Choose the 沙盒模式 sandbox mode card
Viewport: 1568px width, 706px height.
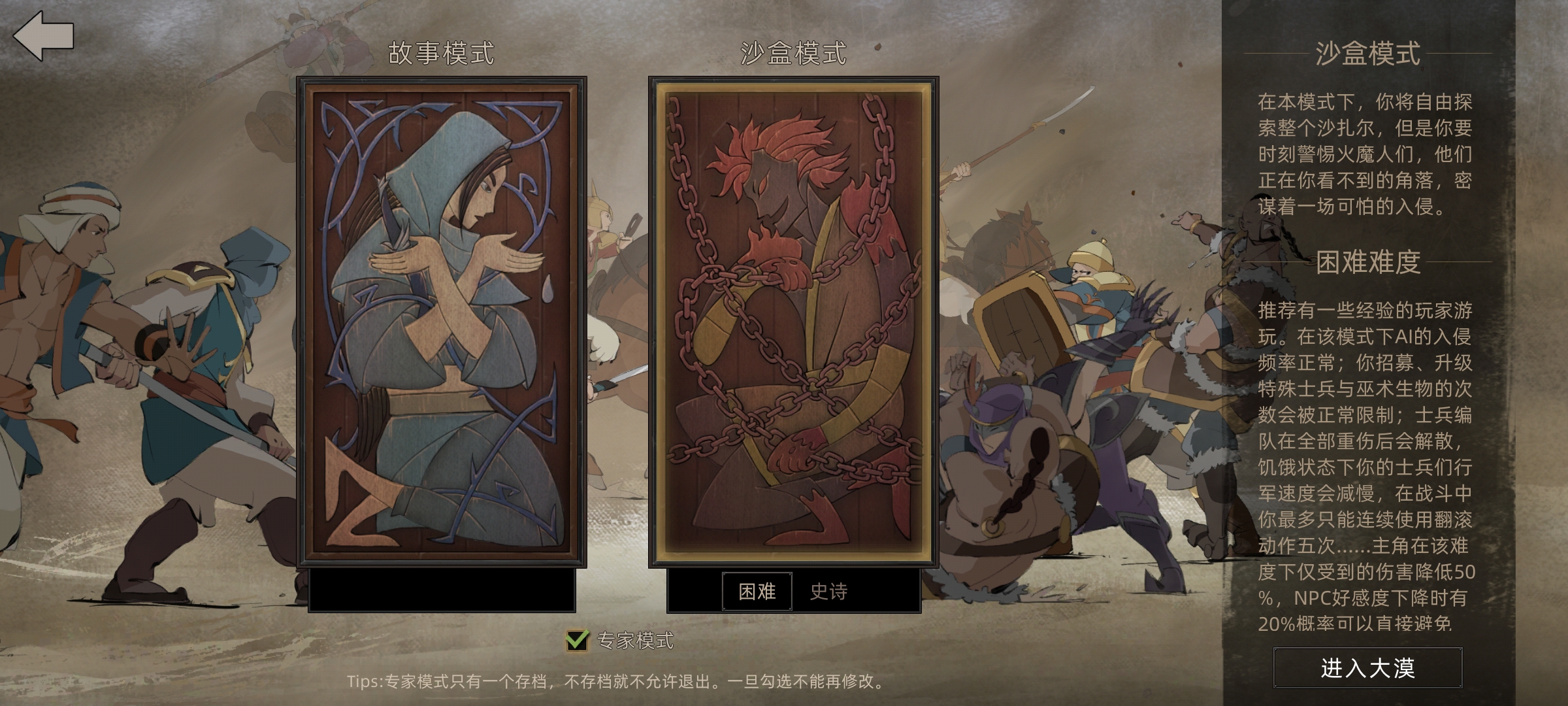793,322
